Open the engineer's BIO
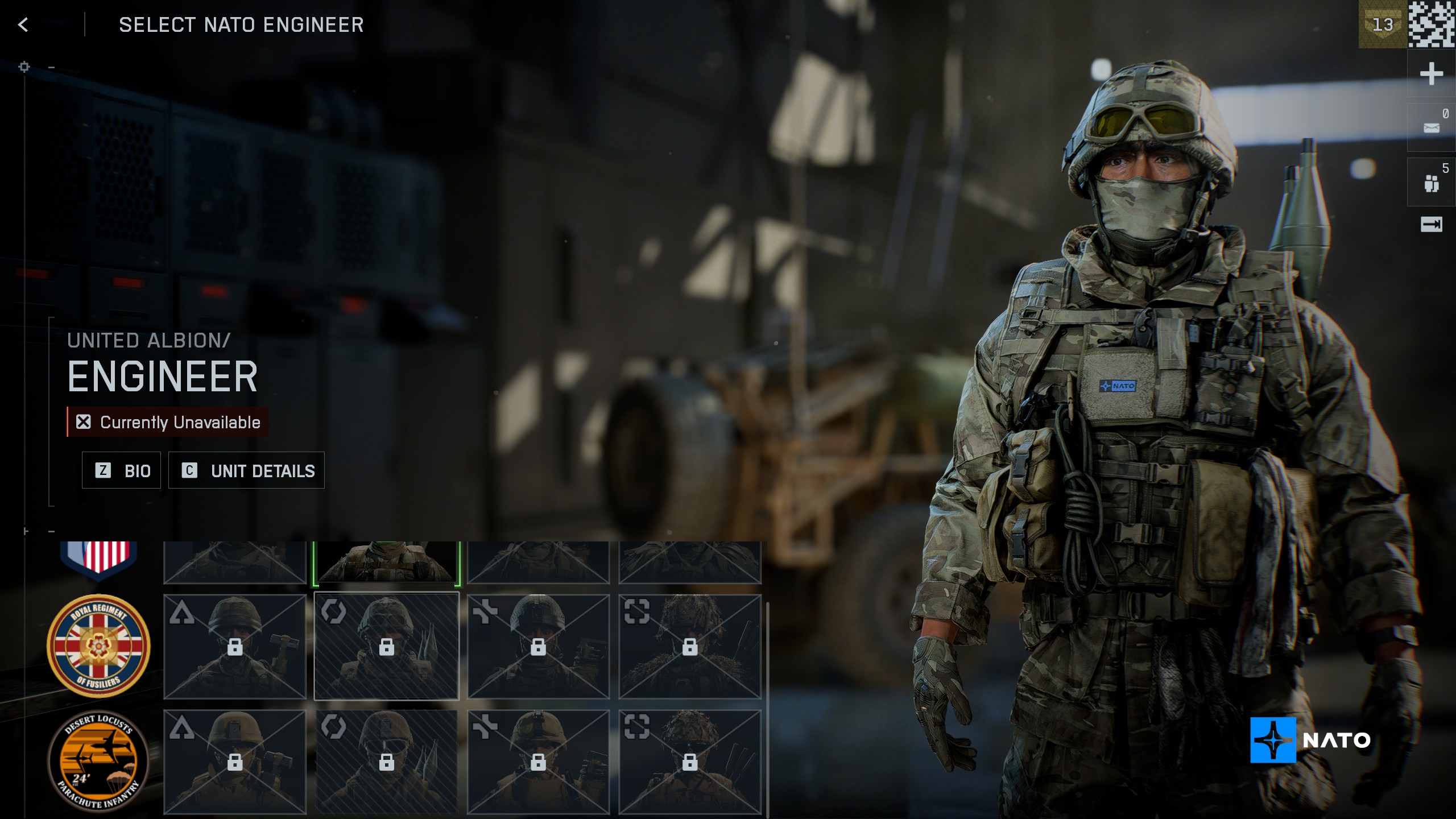1456x819 pixels. [121, 470]
